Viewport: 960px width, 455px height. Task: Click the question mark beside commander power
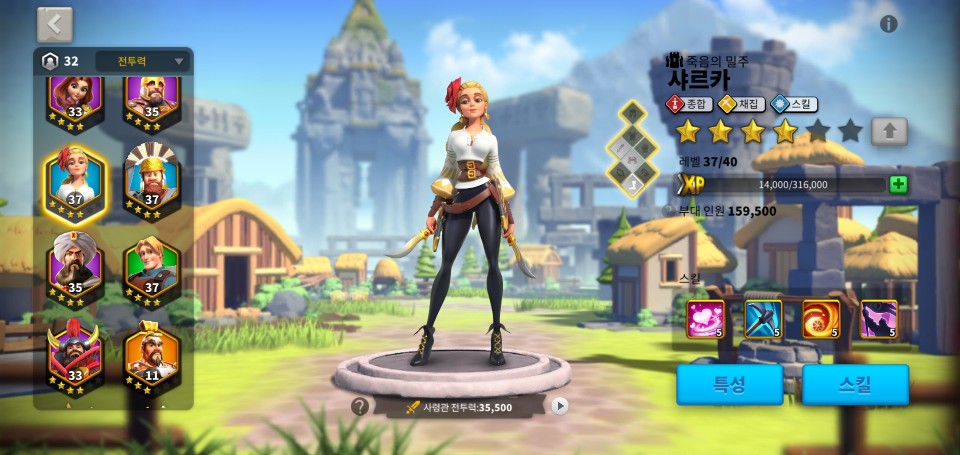pyautogui.click(x=360, y=406)
